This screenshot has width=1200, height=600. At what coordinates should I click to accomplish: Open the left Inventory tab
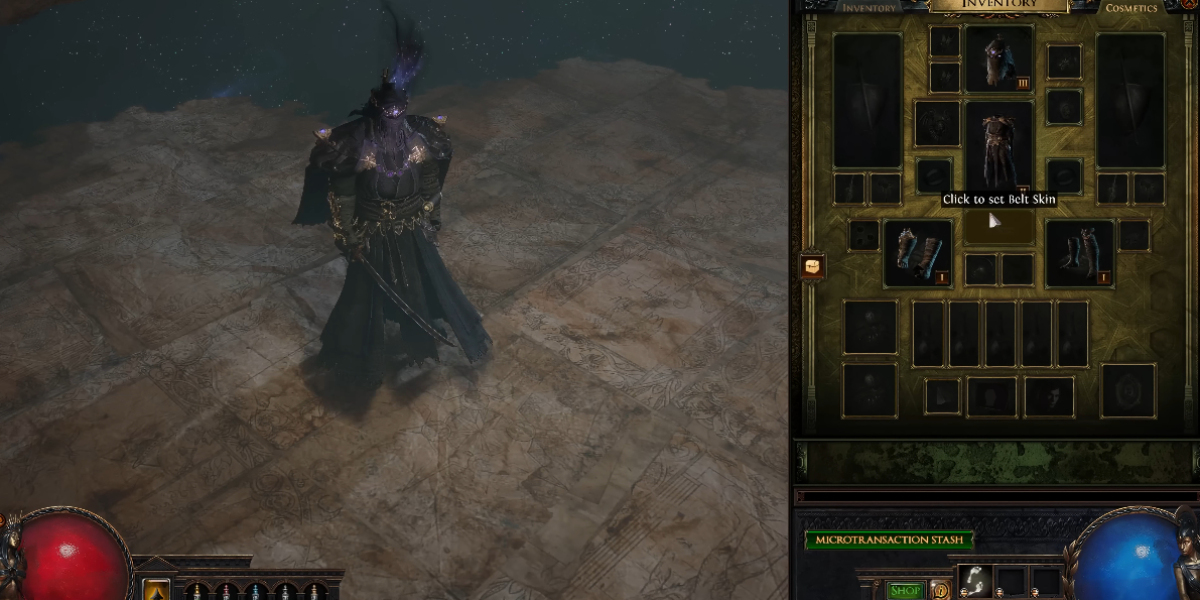tap(868, 8)
